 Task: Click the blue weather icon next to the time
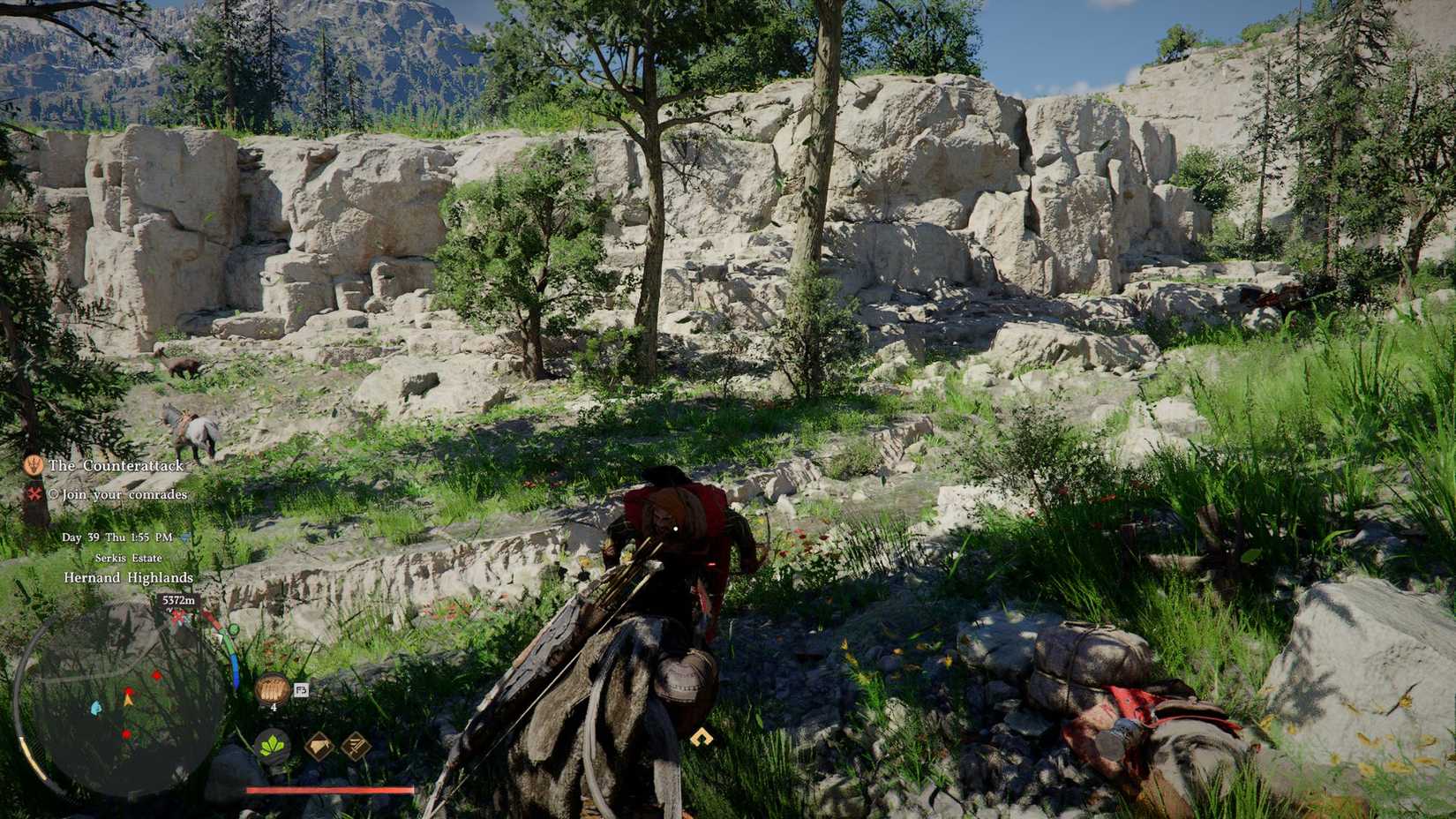tap(185, 537)
